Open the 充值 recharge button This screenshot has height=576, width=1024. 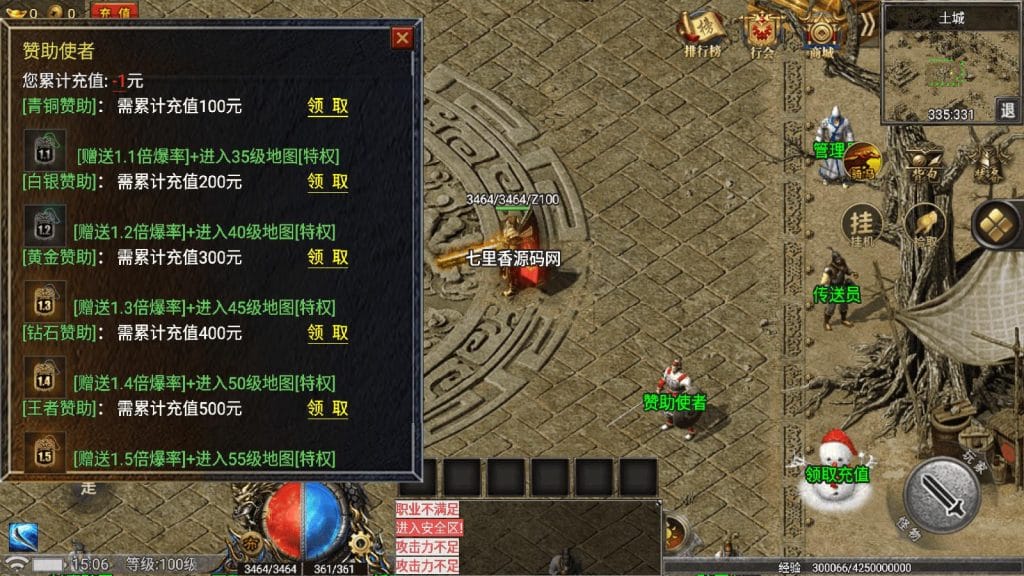pyautogui.click(x=114, y=12)
